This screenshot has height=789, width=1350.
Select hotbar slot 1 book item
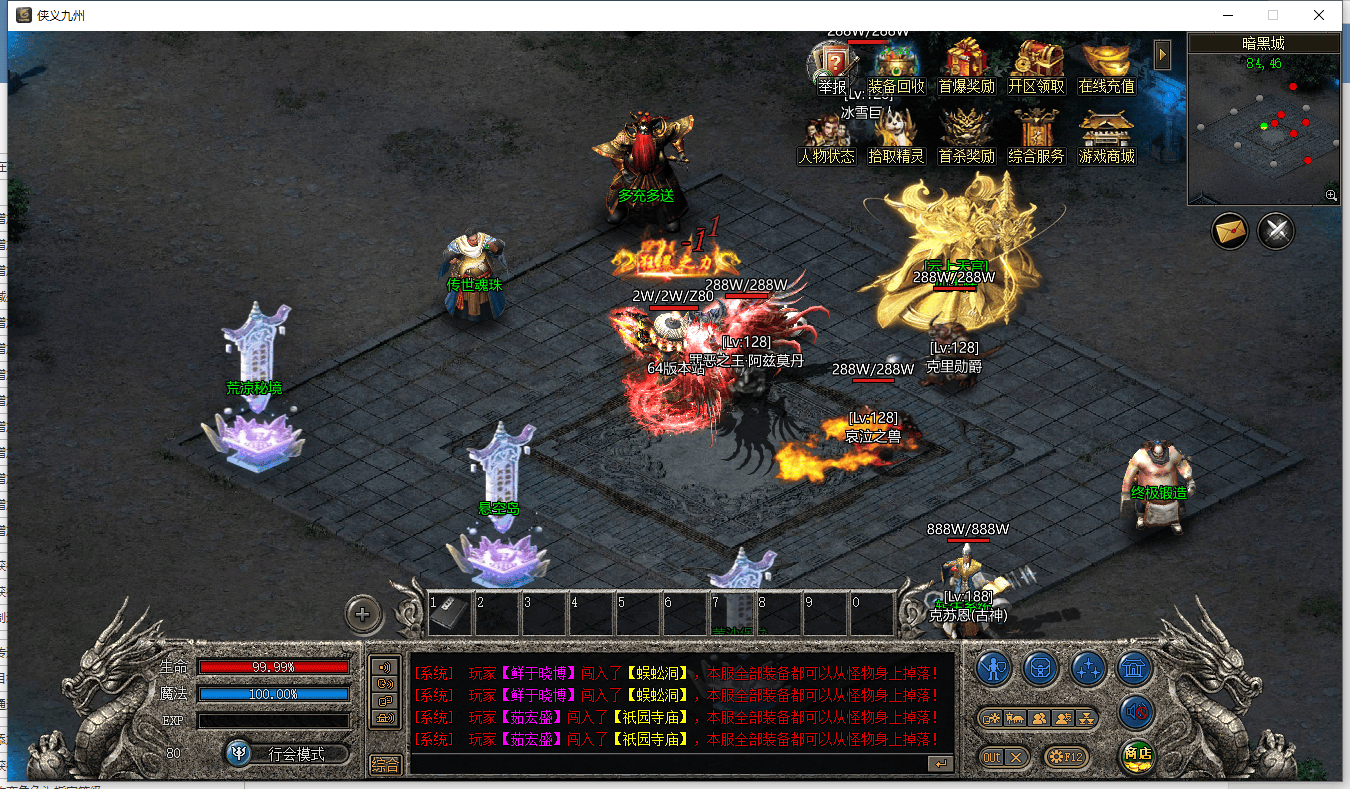click(449, 613)
